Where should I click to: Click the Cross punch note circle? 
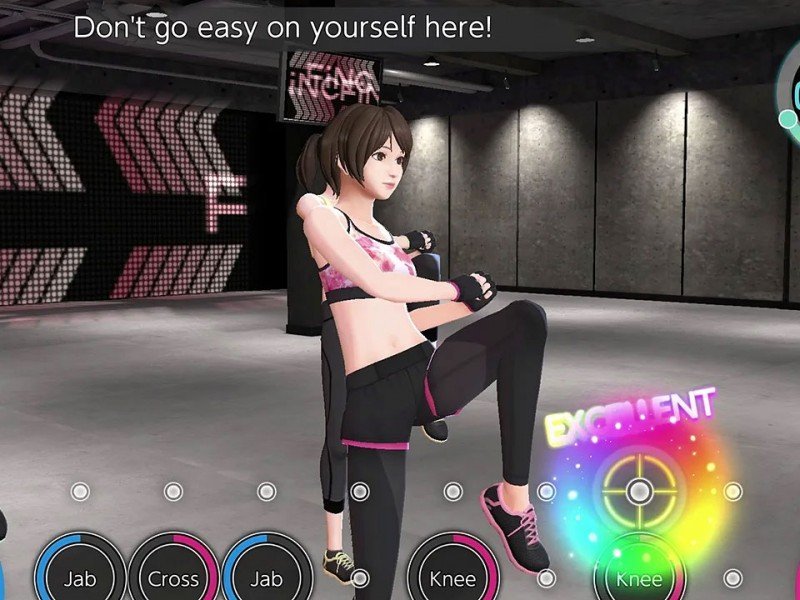coord(173,577)
